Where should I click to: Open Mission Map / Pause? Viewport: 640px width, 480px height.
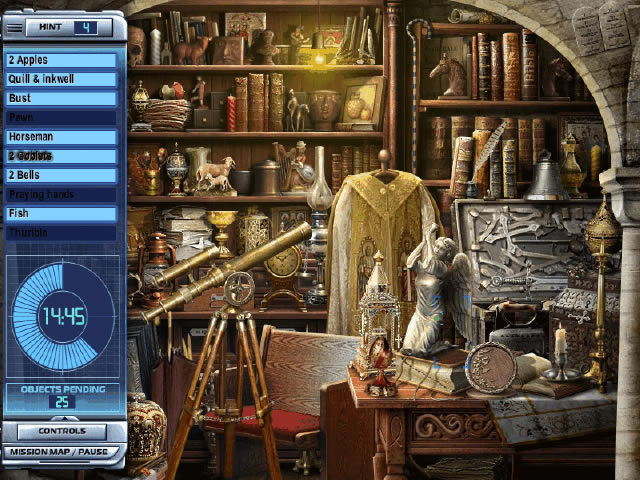click(x=62, y=452)
